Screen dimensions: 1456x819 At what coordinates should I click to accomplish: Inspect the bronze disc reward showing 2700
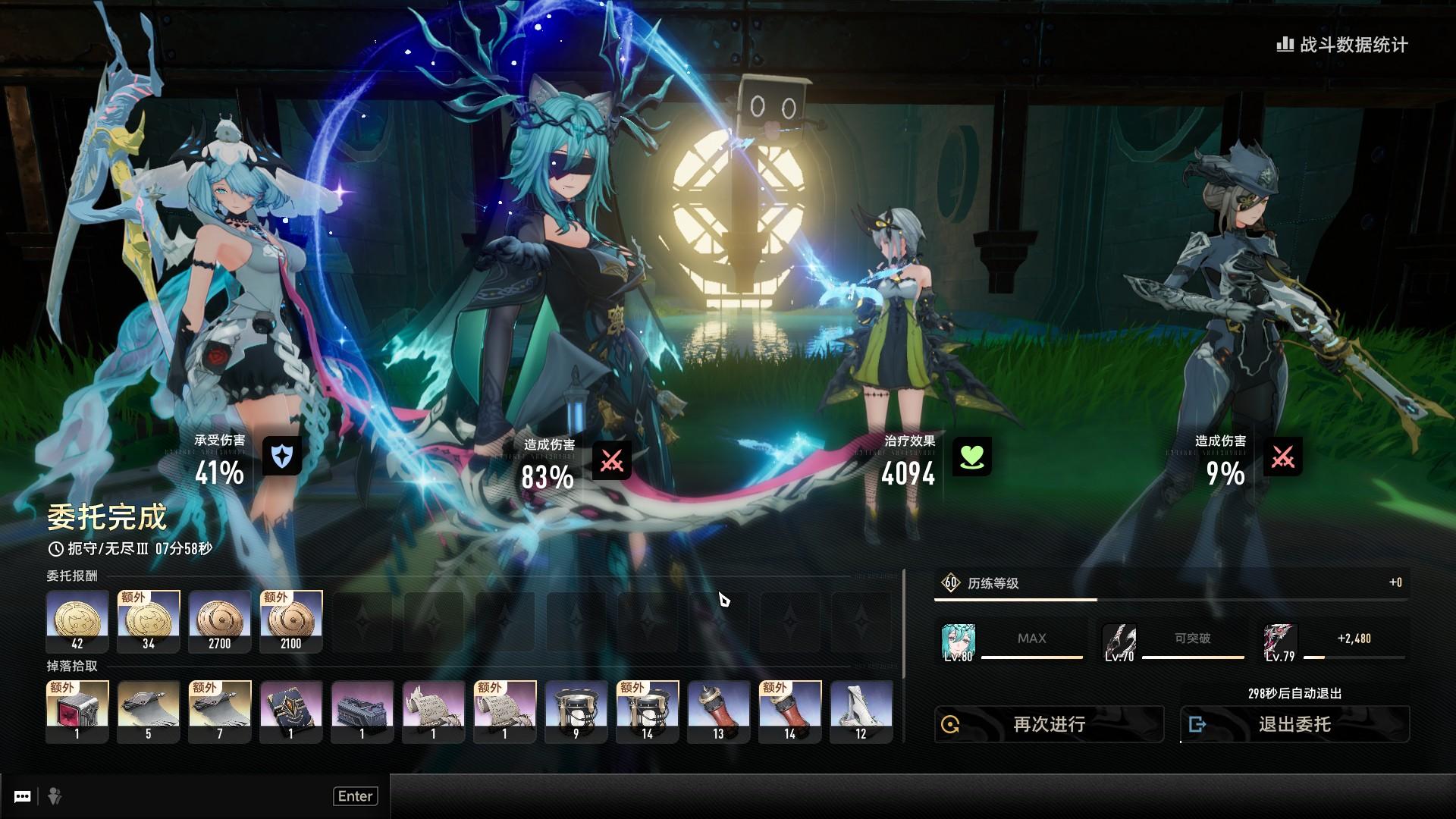pyautogui.click(x=220, y=621)
